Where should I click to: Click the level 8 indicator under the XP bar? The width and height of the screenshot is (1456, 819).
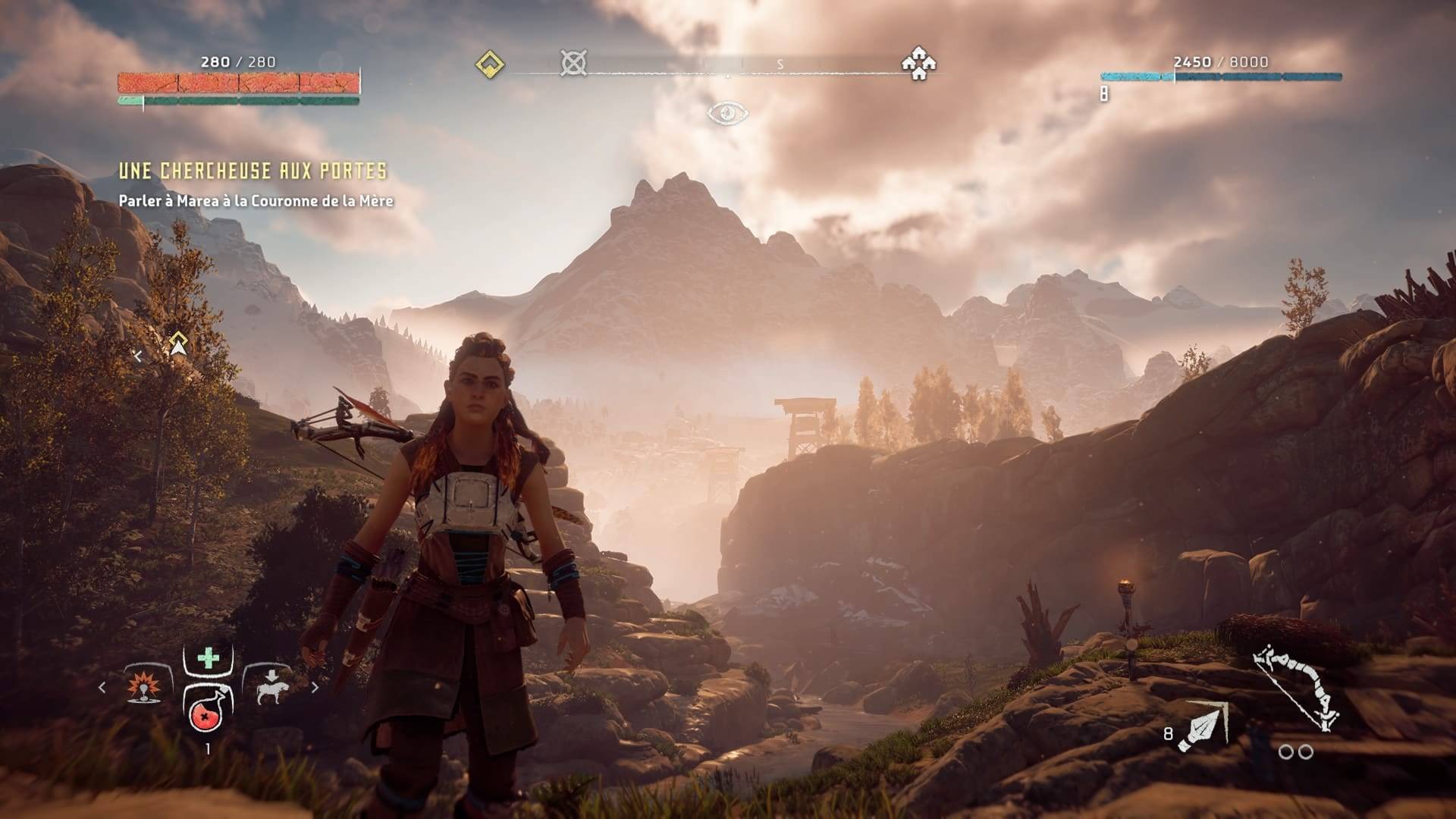point(1103,93)
